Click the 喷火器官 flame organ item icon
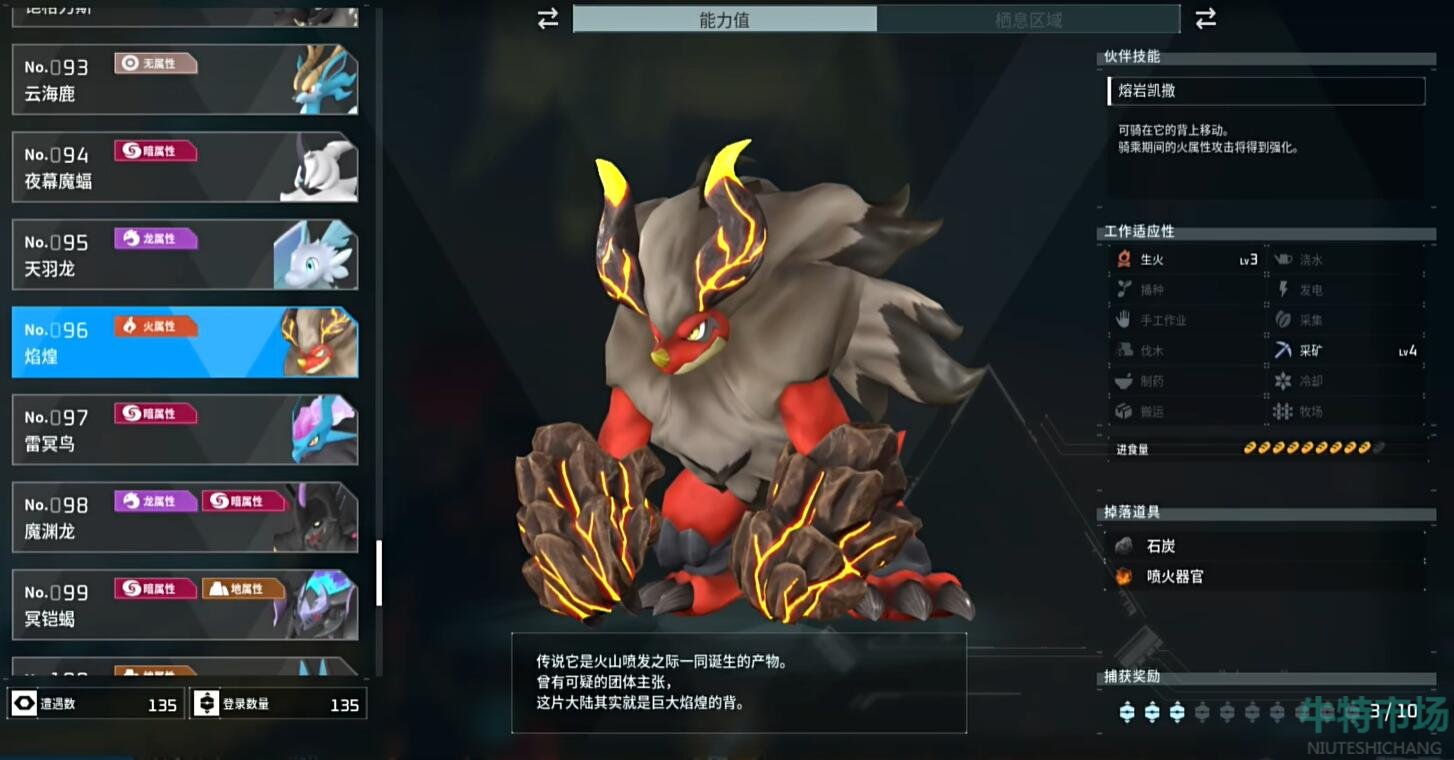Screen dimensions: 1454x760 point(1123,577)
